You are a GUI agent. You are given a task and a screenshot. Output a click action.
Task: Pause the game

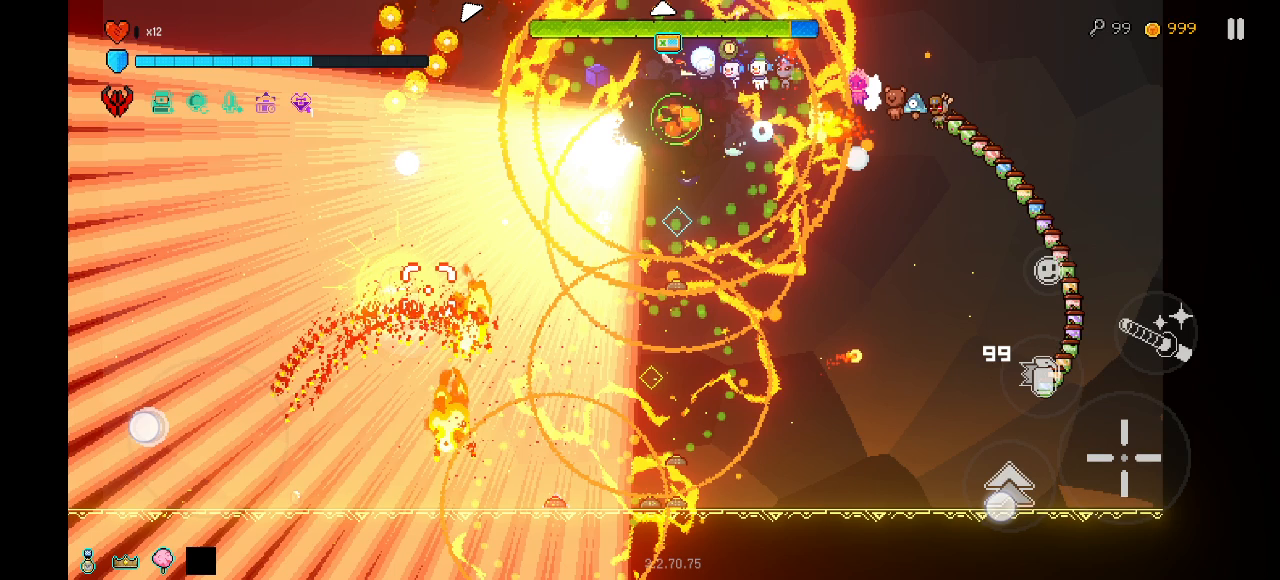1236,29
